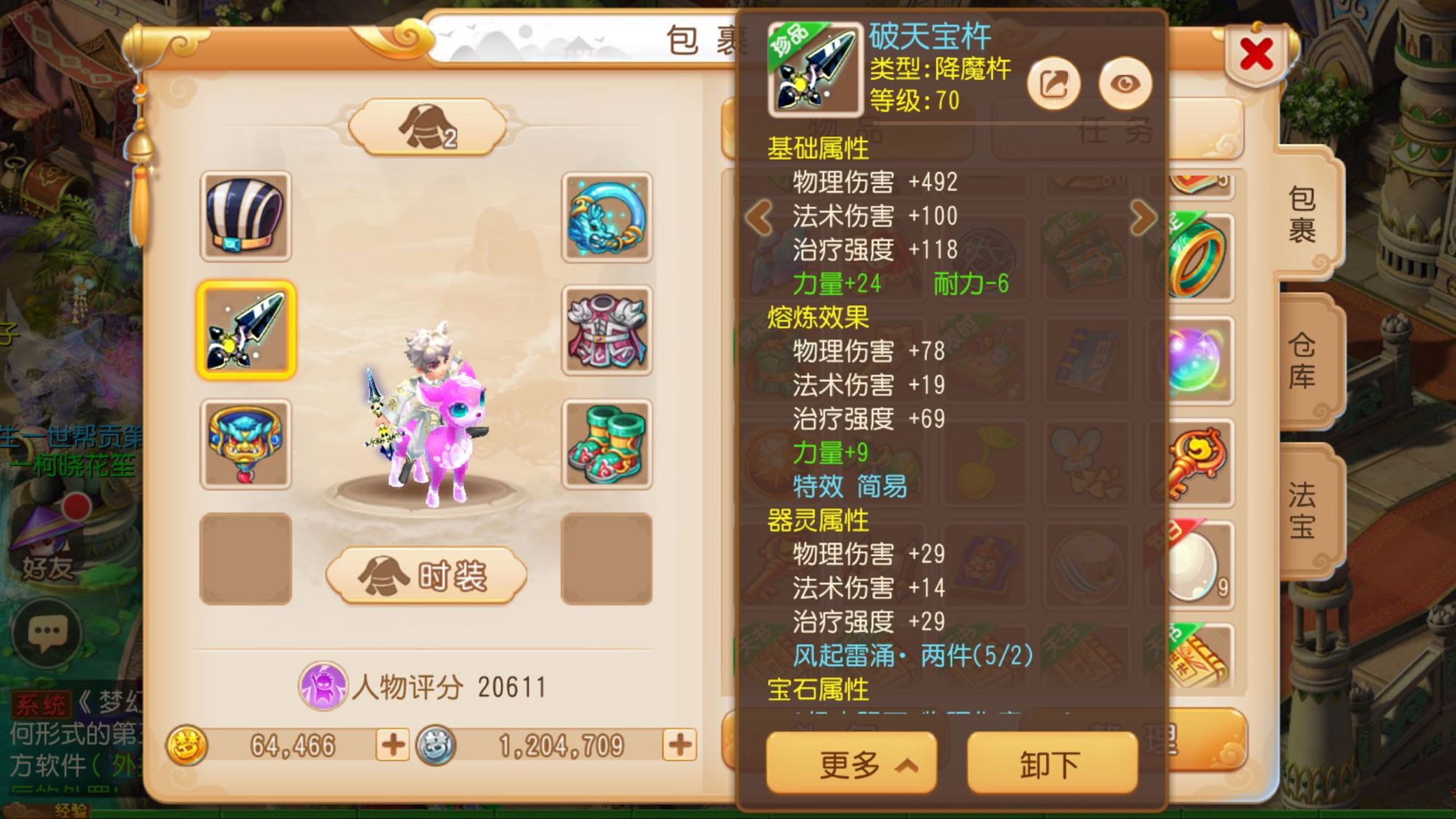Share the 破天宝杵 item
The height and width of the screenshot is (819, 1456).
(x=1053, y=83)
